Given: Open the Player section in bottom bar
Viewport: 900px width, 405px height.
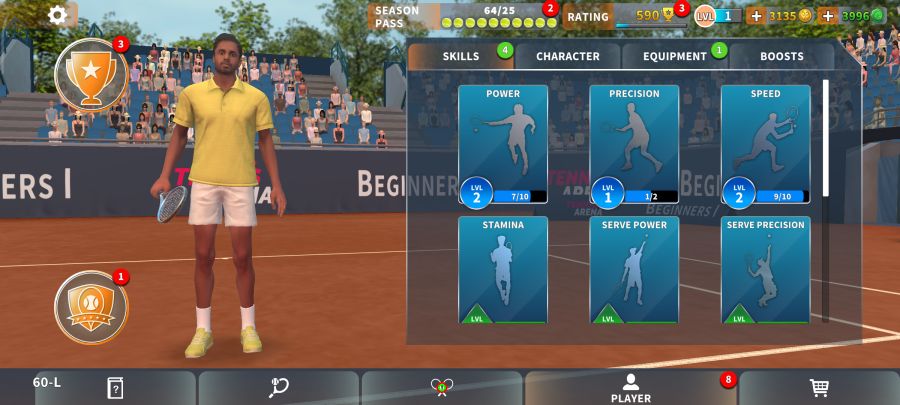Looking at the screenshot, I should tap(630, 388).
